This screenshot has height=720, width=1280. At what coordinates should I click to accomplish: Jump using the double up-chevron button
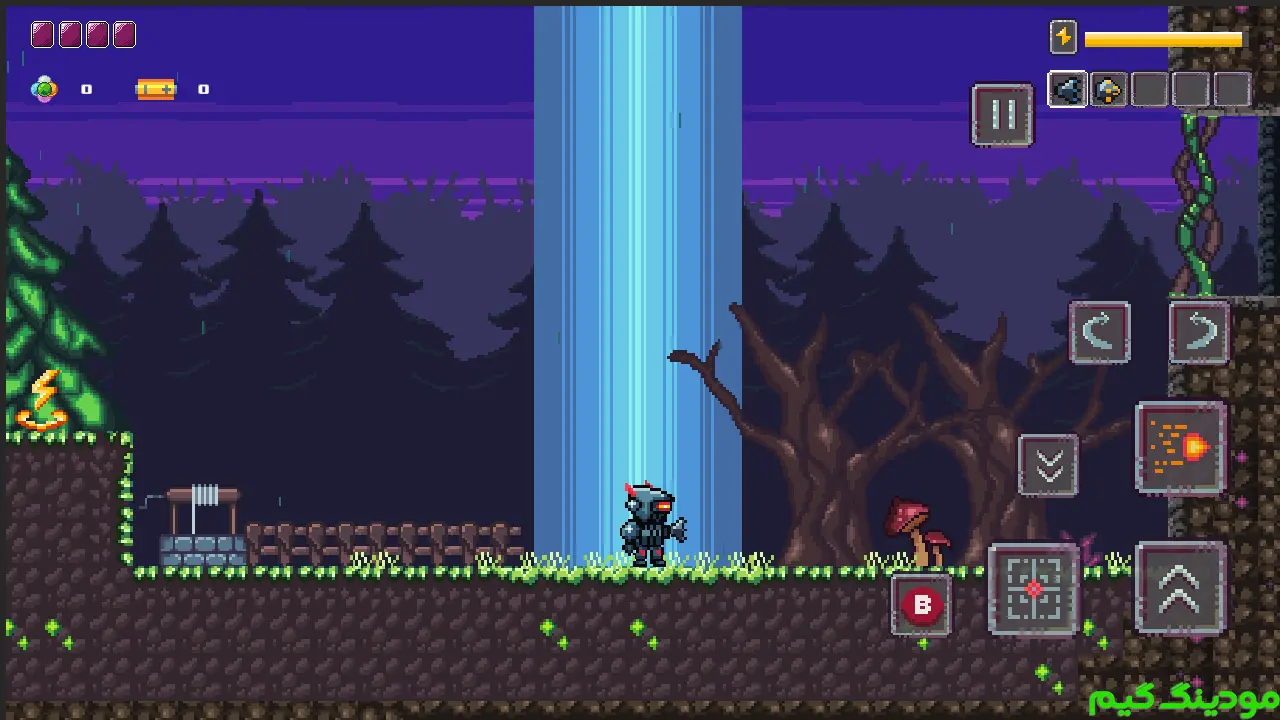[1180, 588]
